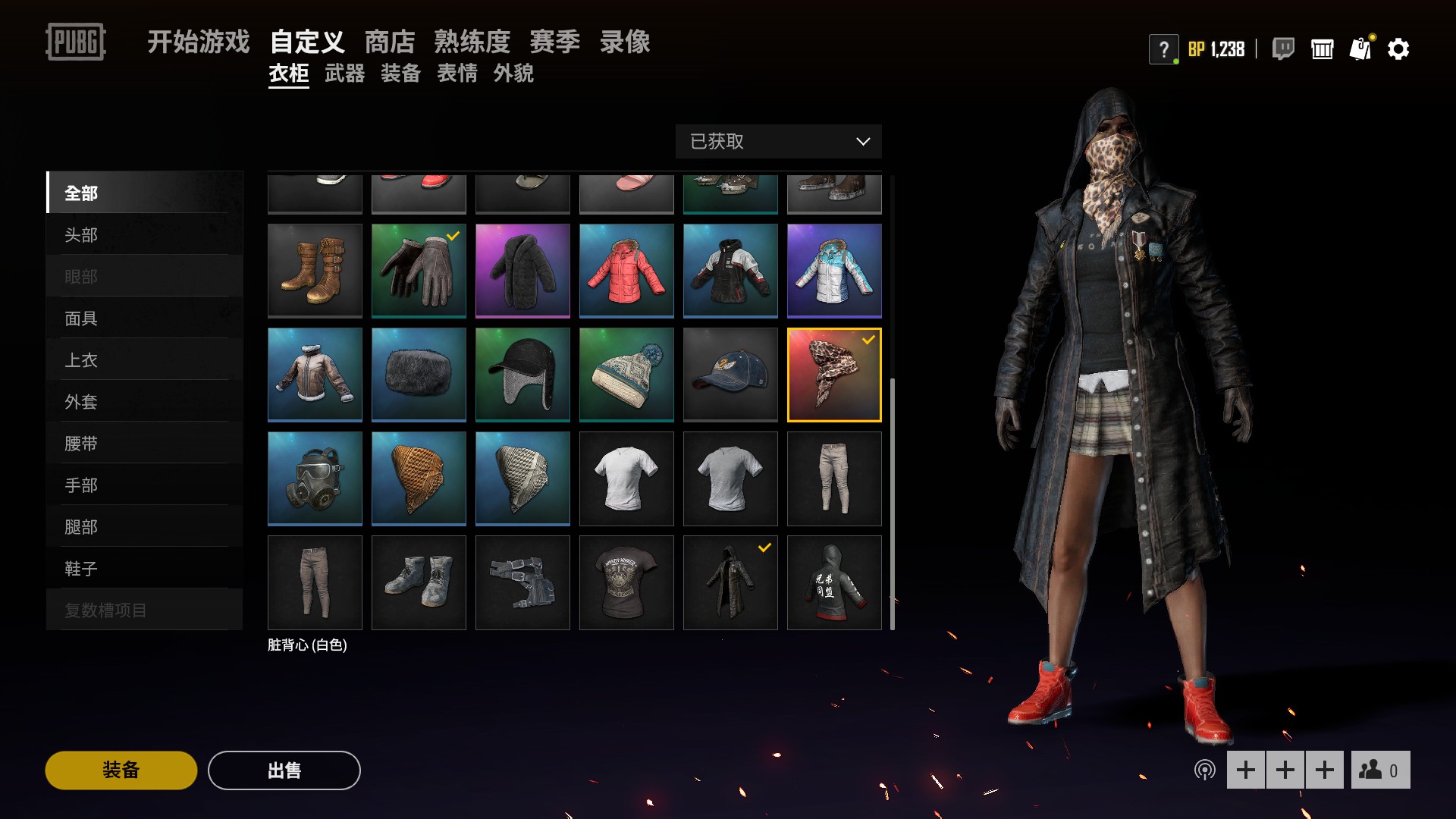Select the red puffer jacket
The height and width of the screenshot is (819, 1456).
(626, 271)
